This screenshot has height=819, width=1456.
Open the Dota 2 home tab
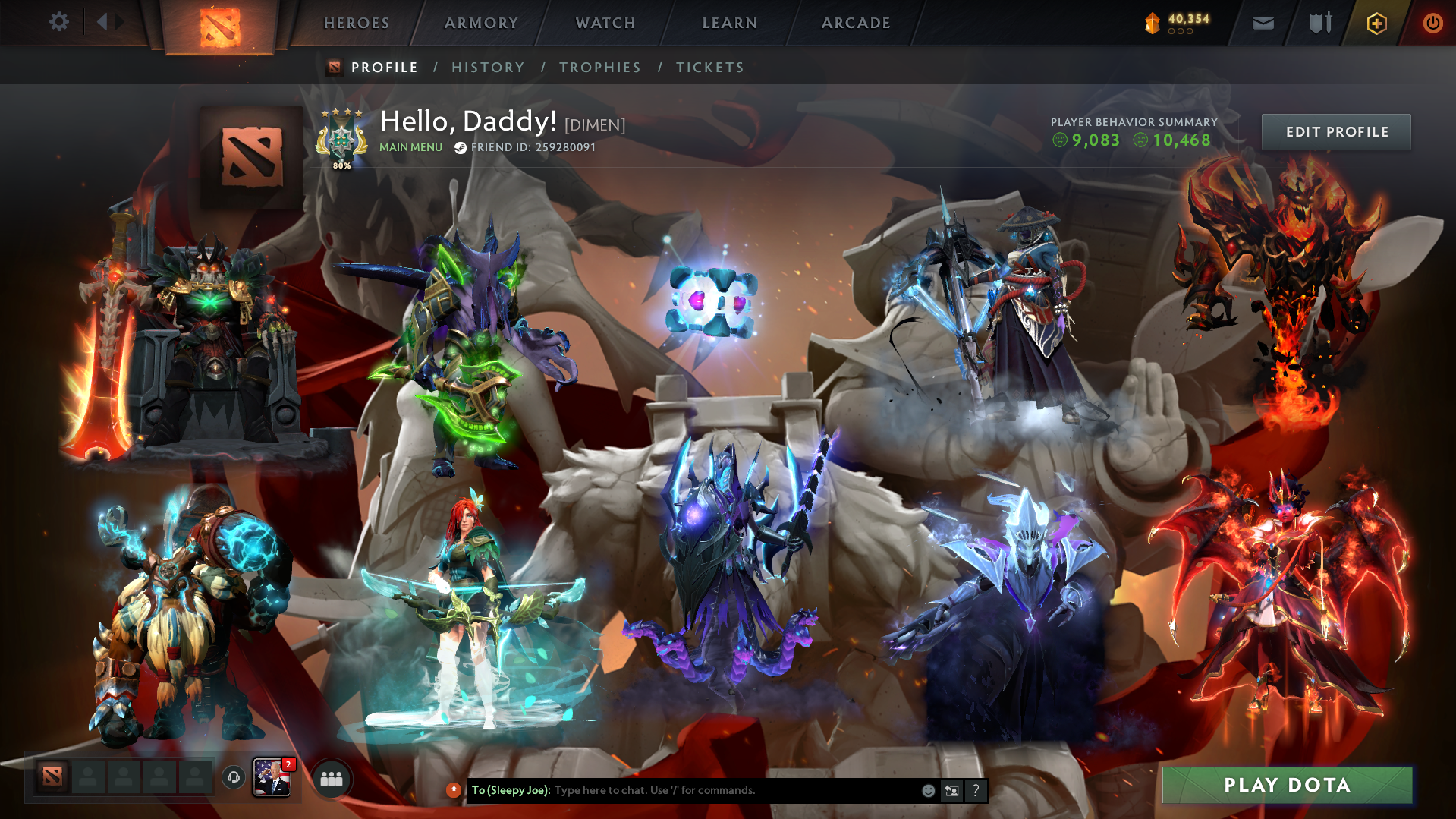click(x=220, y=27)
